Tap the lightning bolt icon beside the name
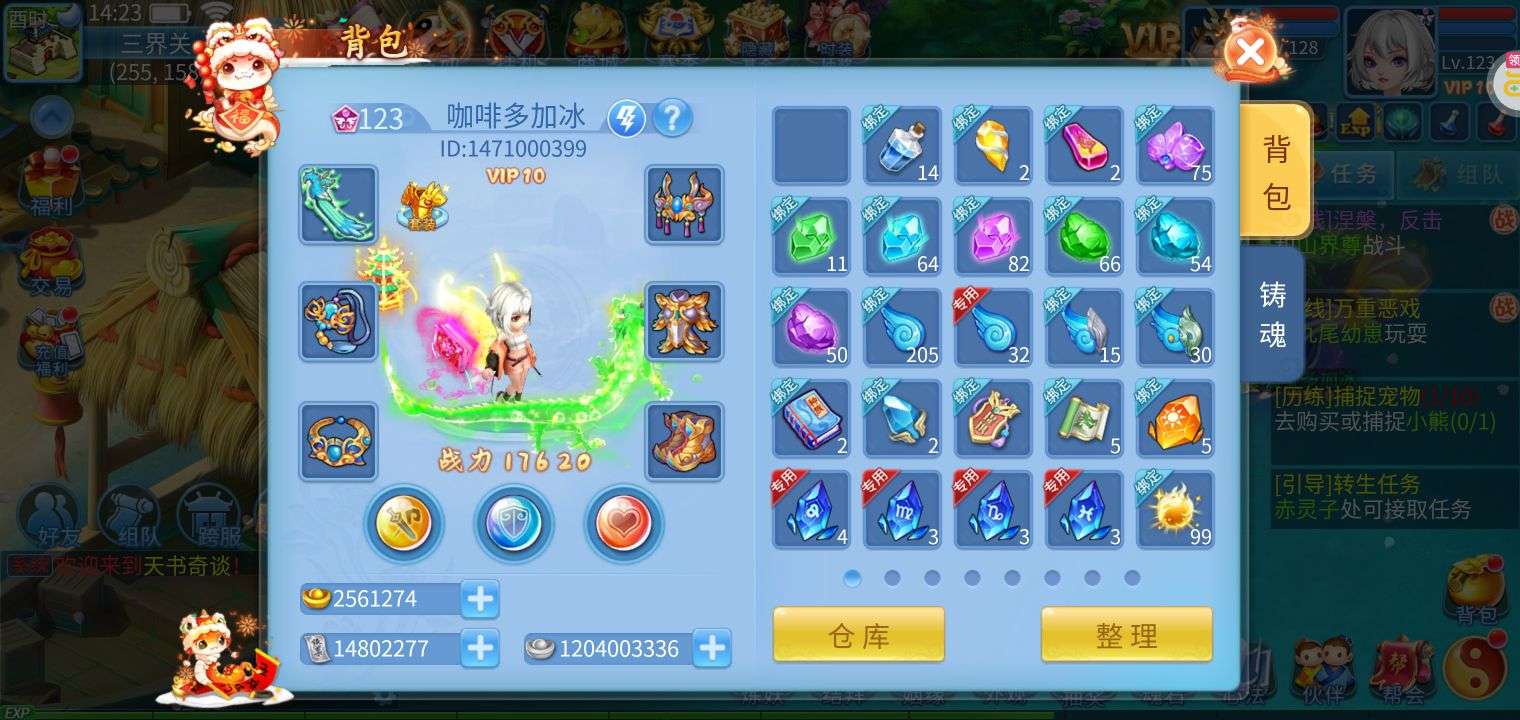The height and width of the screenshot is (720, 1520). point(626,119)
